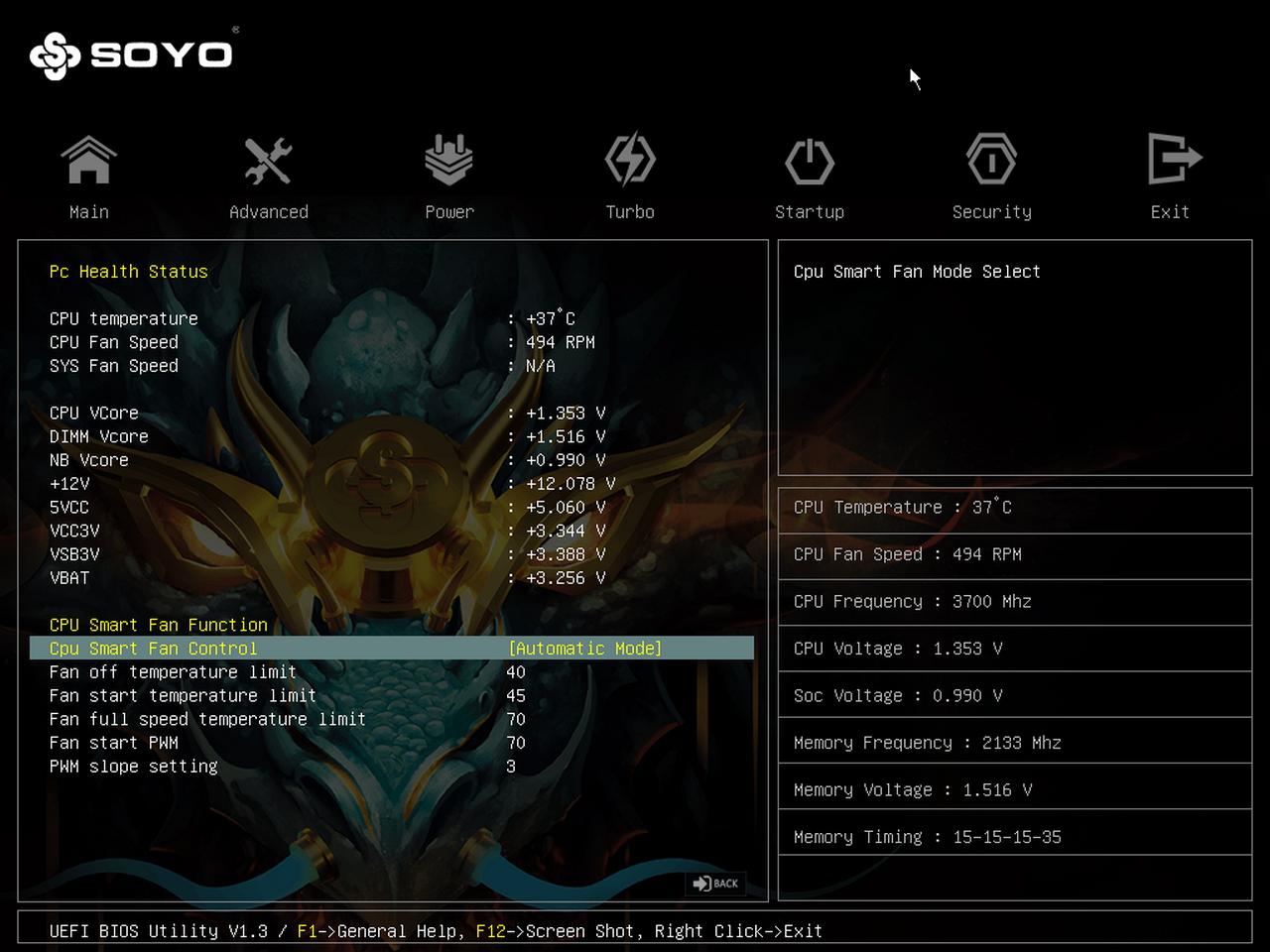Click the CPU Fan Speed status panel
1270x952 pixels.
pyautogui.click(x=1014, y=554)
